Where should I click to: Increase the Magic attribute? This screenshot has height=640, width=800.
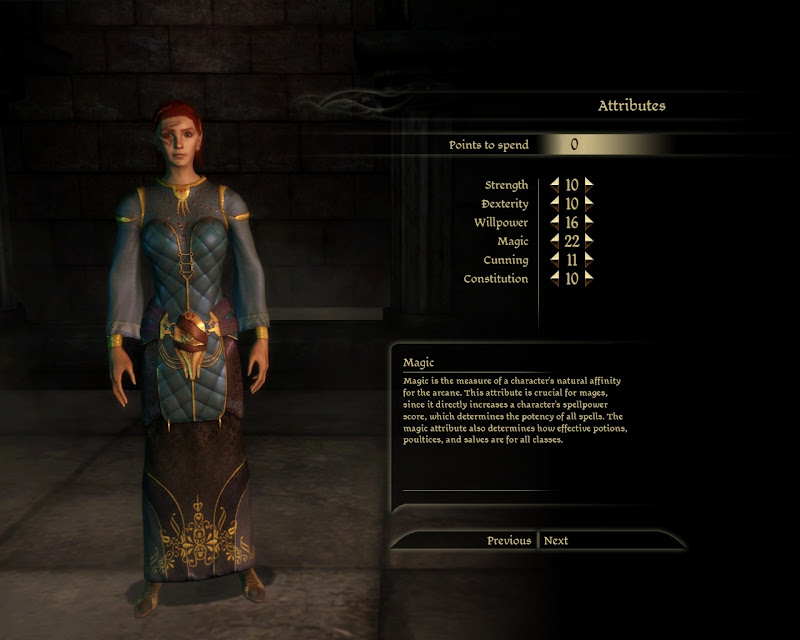pos(589,241)
